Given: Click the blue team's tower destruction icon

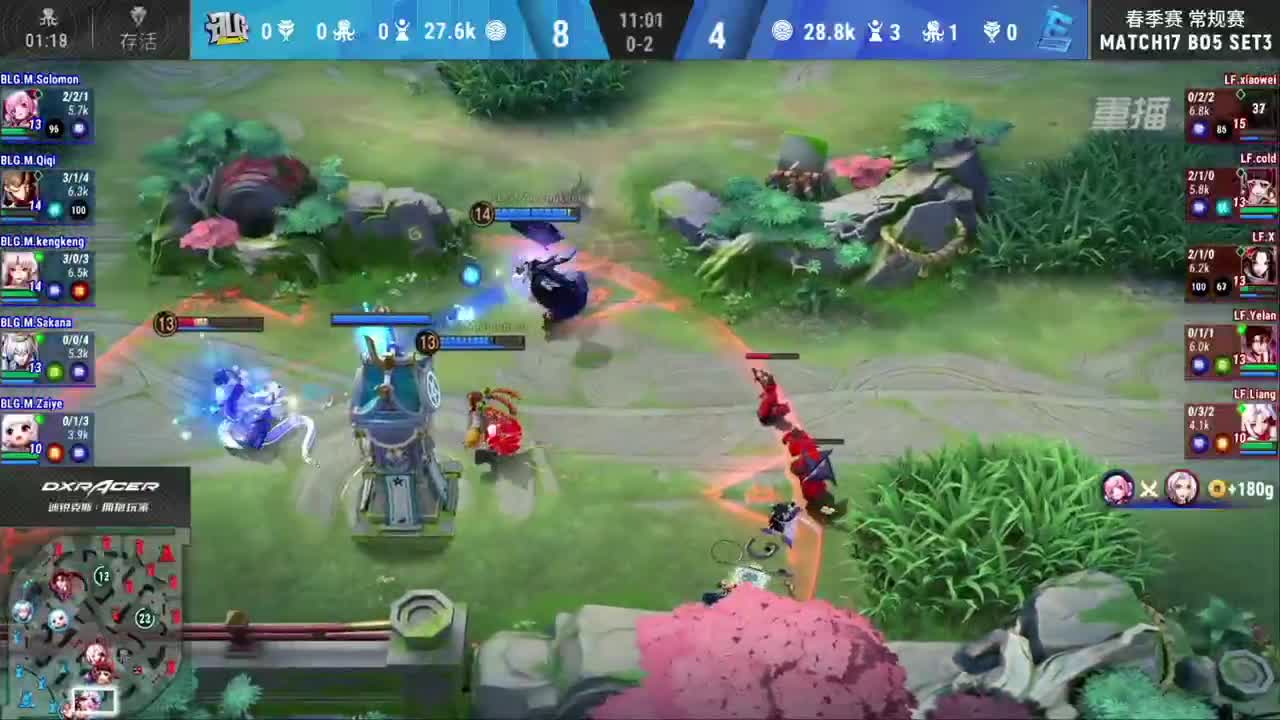Looking at the screenshot, I should [403, 31].
